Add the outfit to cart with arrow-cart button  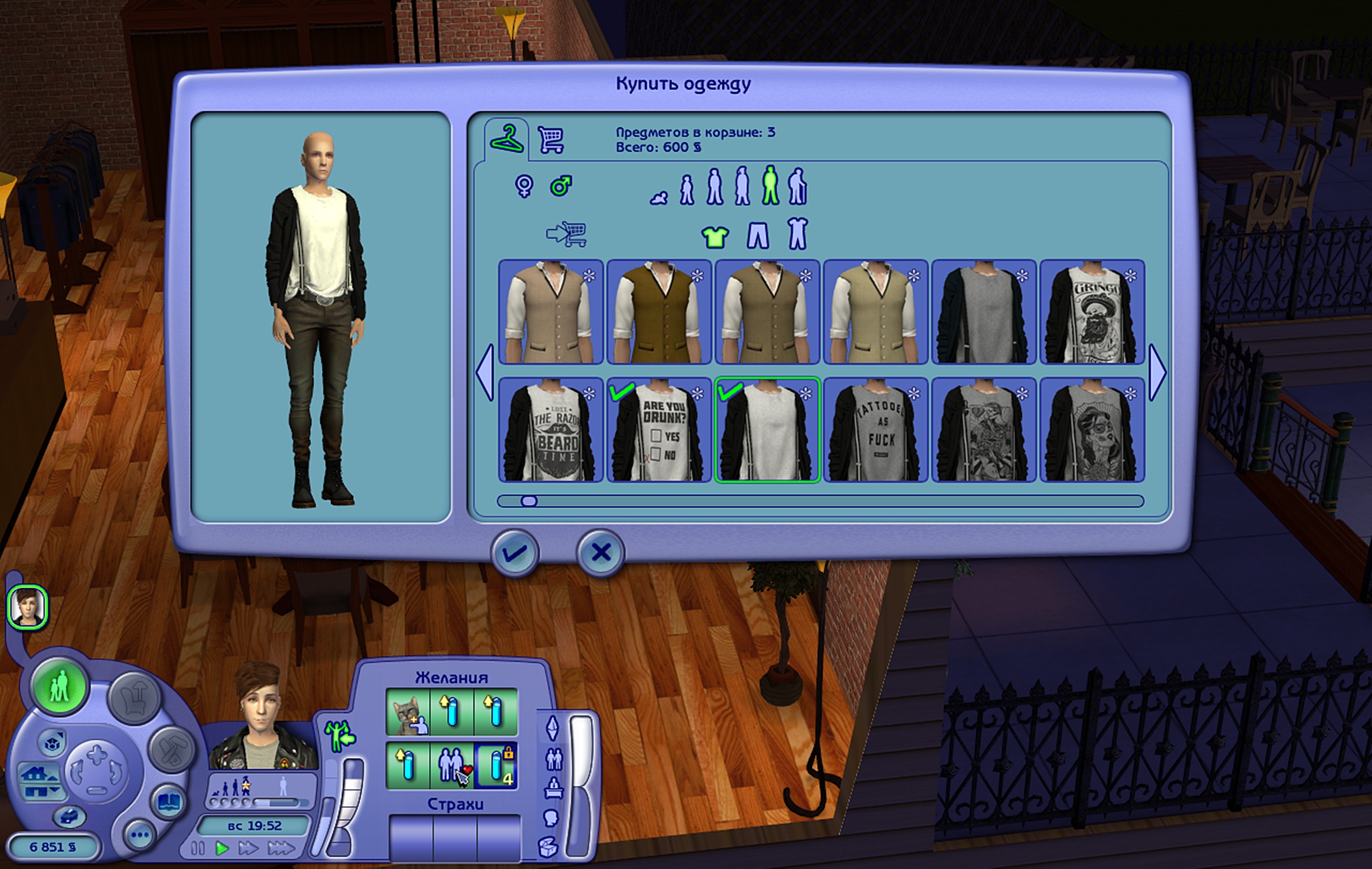[x=566, y=234]
